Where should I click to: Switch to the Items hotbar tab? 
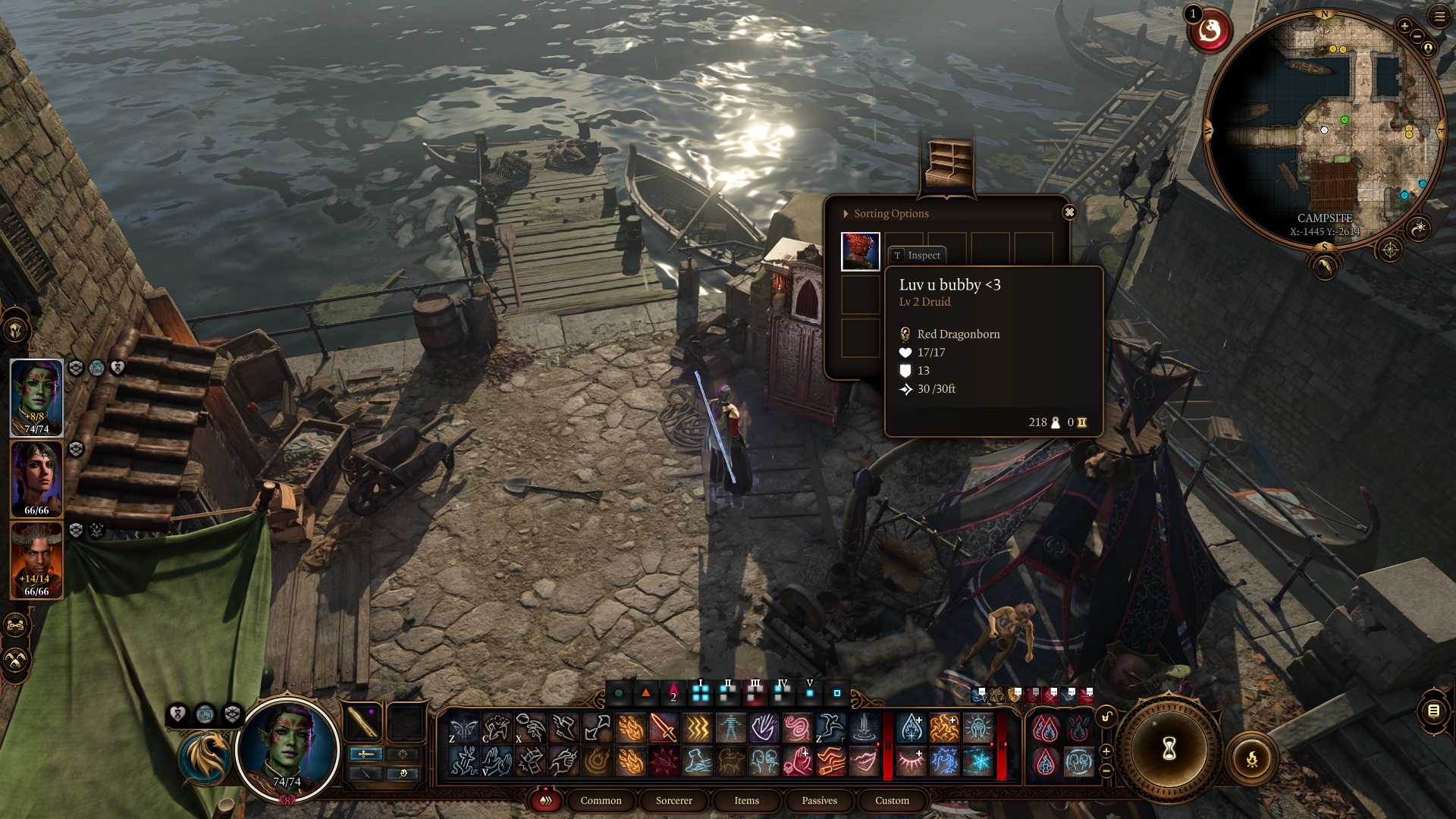point(746,801)
